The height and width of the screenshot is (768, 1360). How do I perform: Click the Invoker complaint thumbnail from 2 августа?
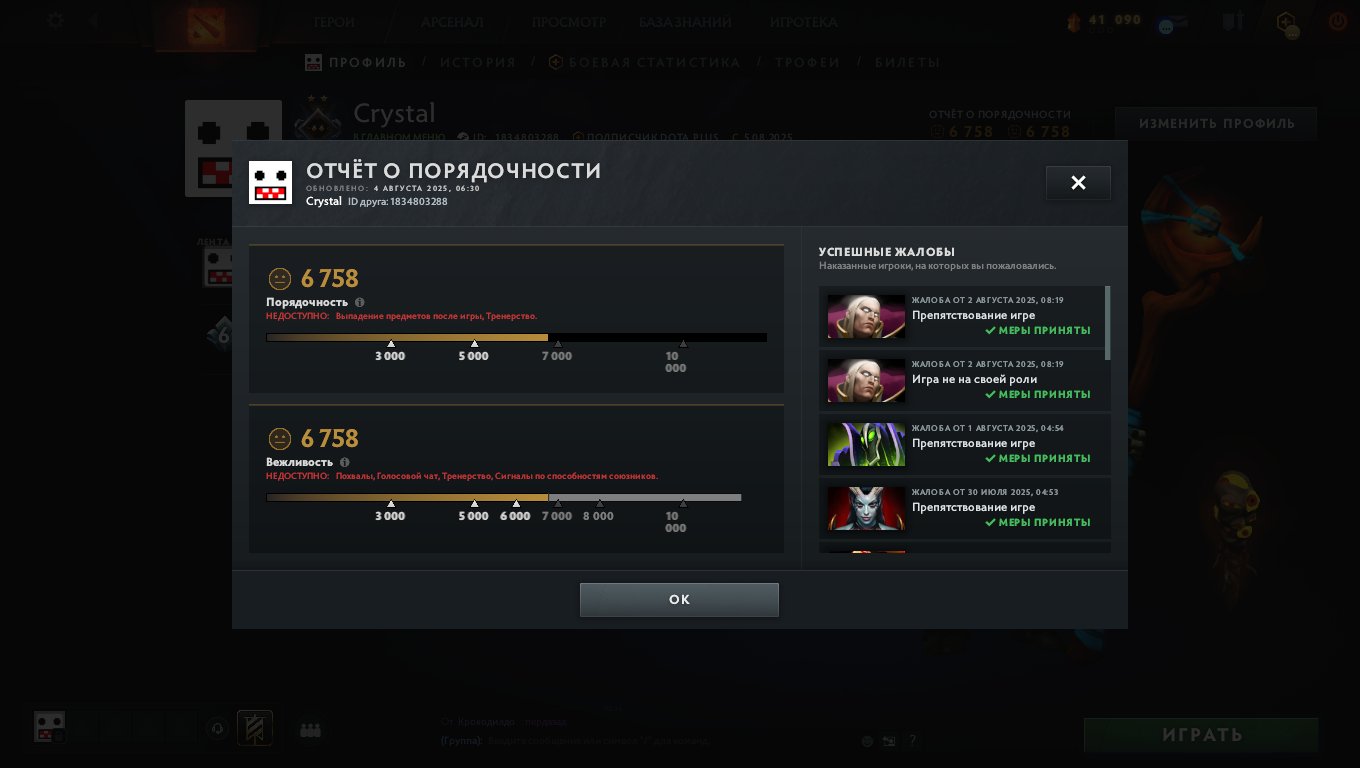865,317
